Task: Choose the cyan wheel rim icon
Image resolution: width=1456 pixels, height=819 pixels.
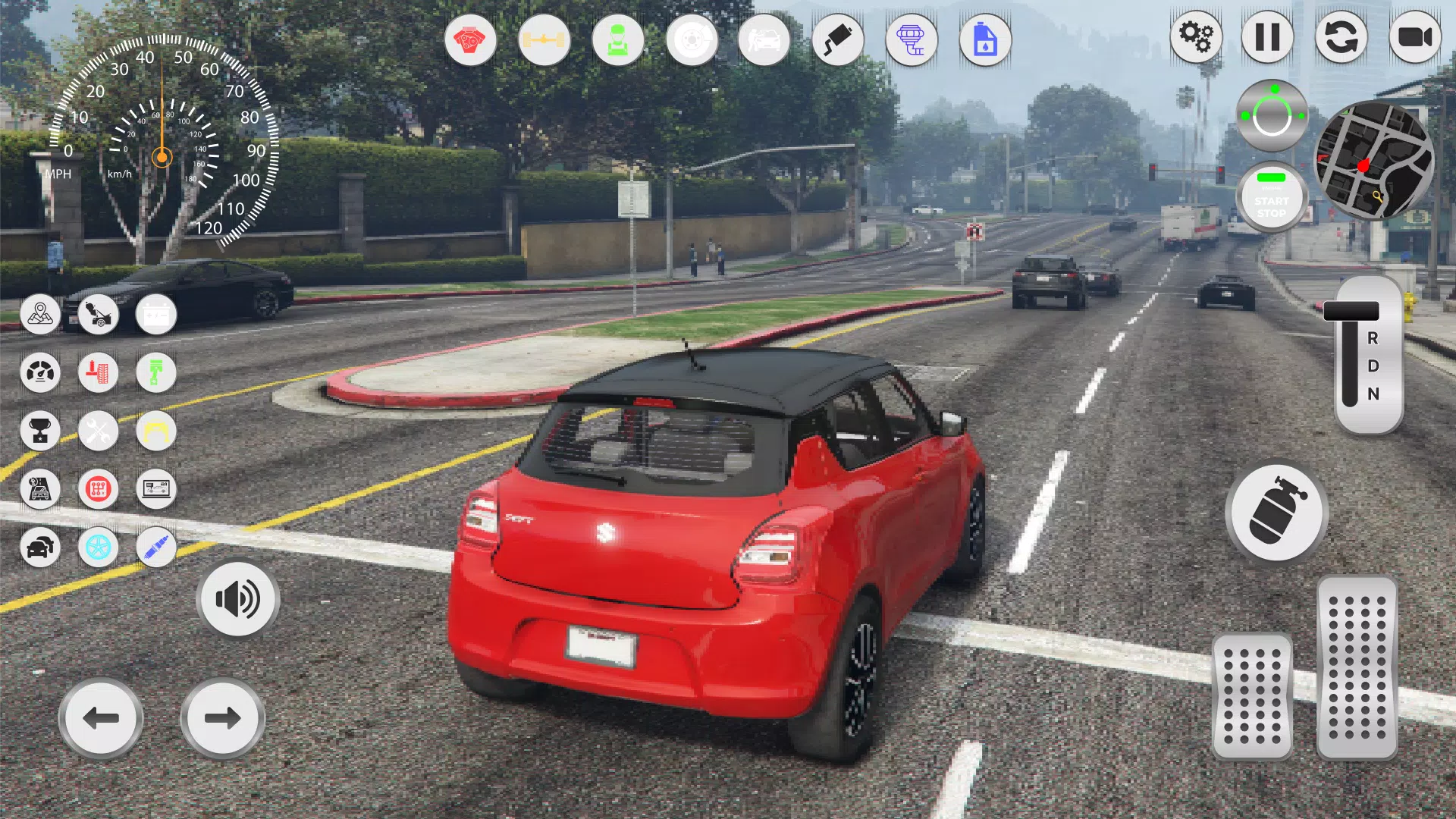Action: tap(98, 547)
